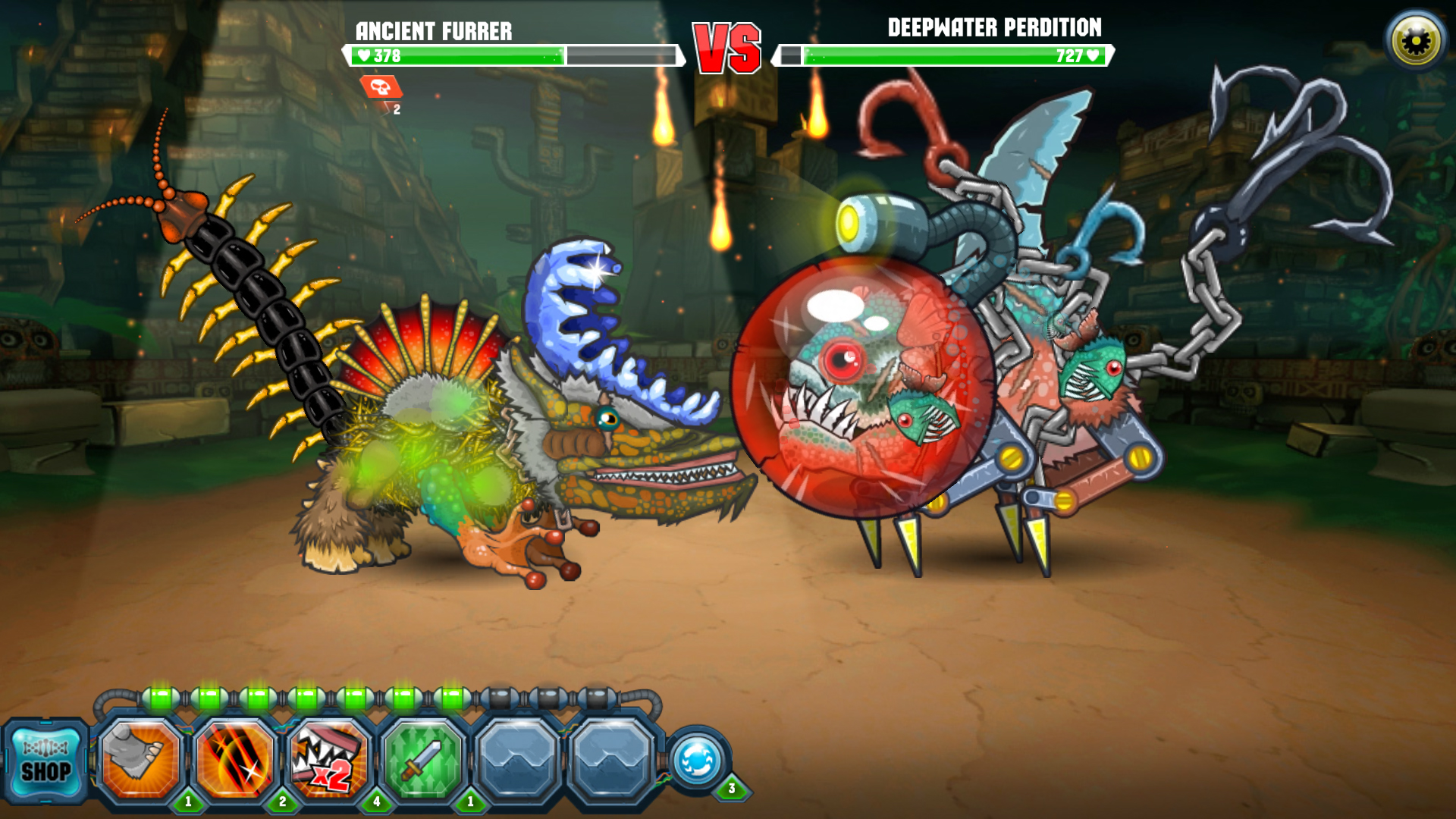Inspect the red skull status effect icon

click(x=381, y=88)
